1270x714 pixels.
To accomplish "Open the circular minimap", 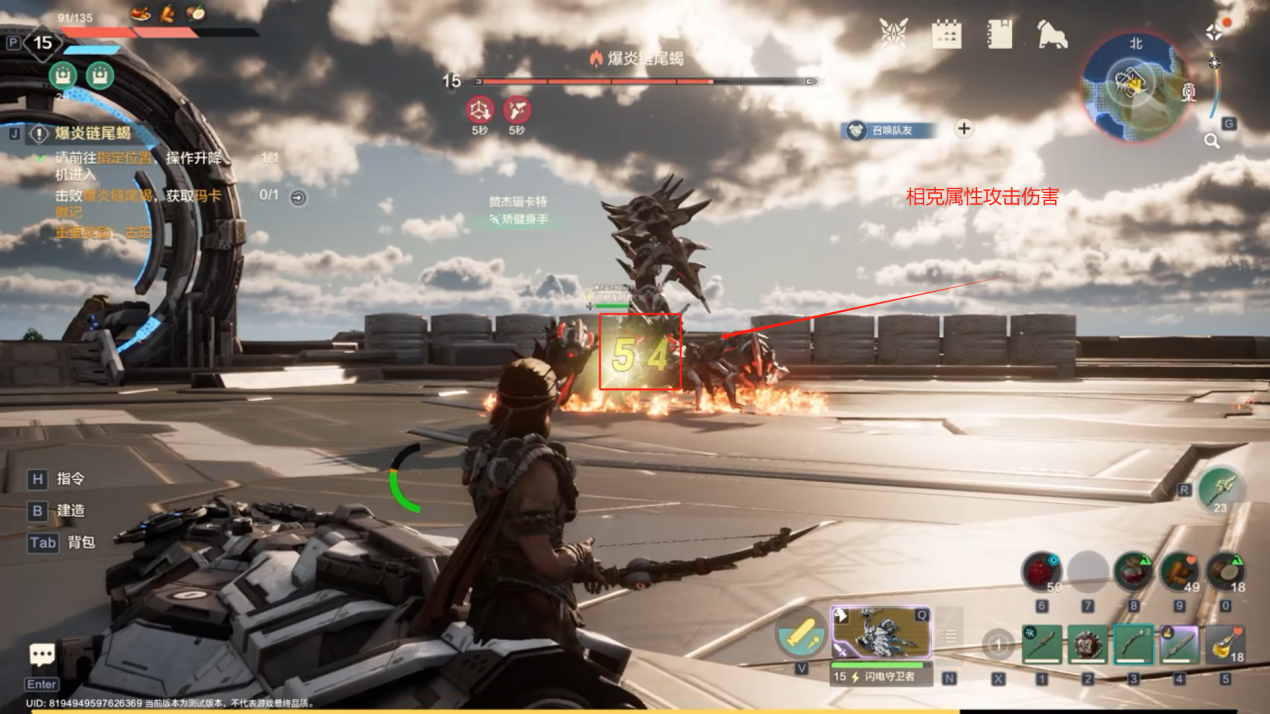I will click(1136, 85).
